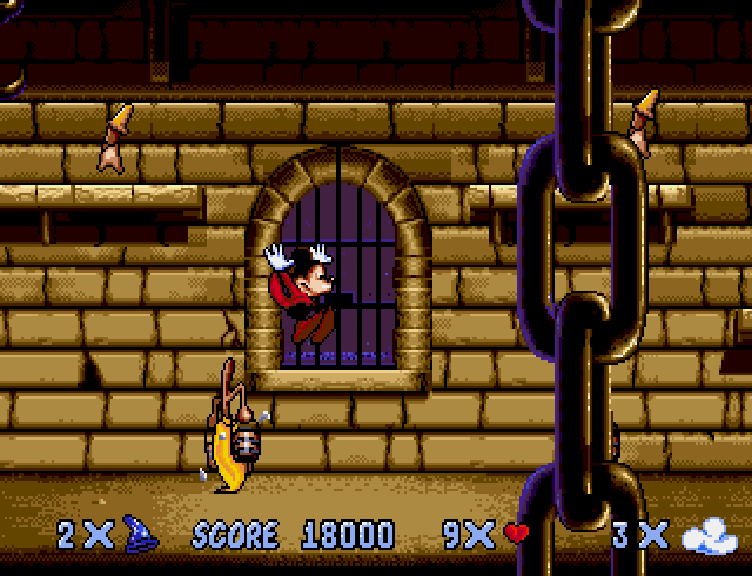The image size is (752, 576).
Task: Click the blue sorcerer hat lives icon
Action: click(141, 534)
